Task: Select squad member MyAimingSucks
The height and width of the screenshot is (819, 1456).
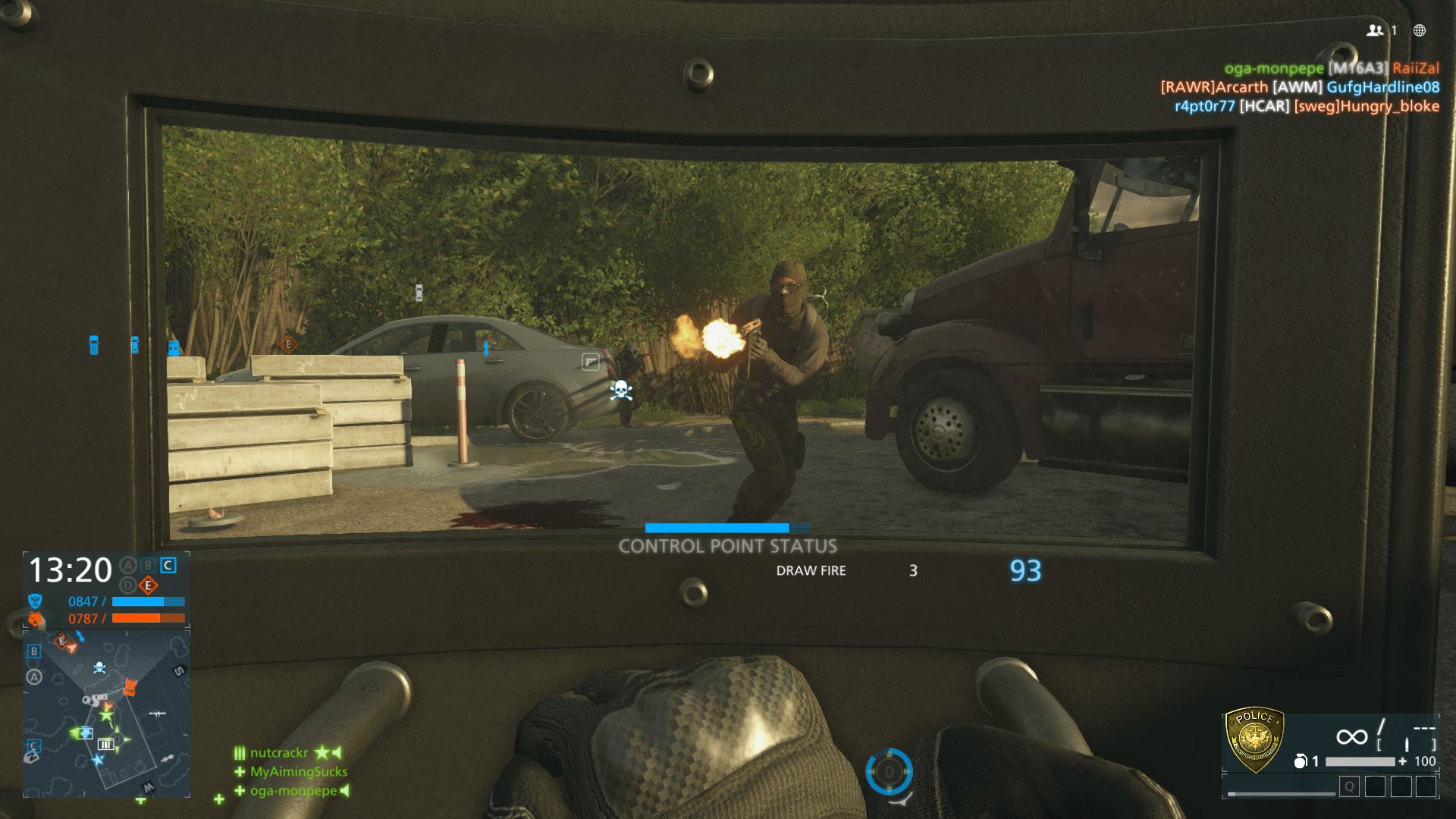Action: (x=298, y=772)
